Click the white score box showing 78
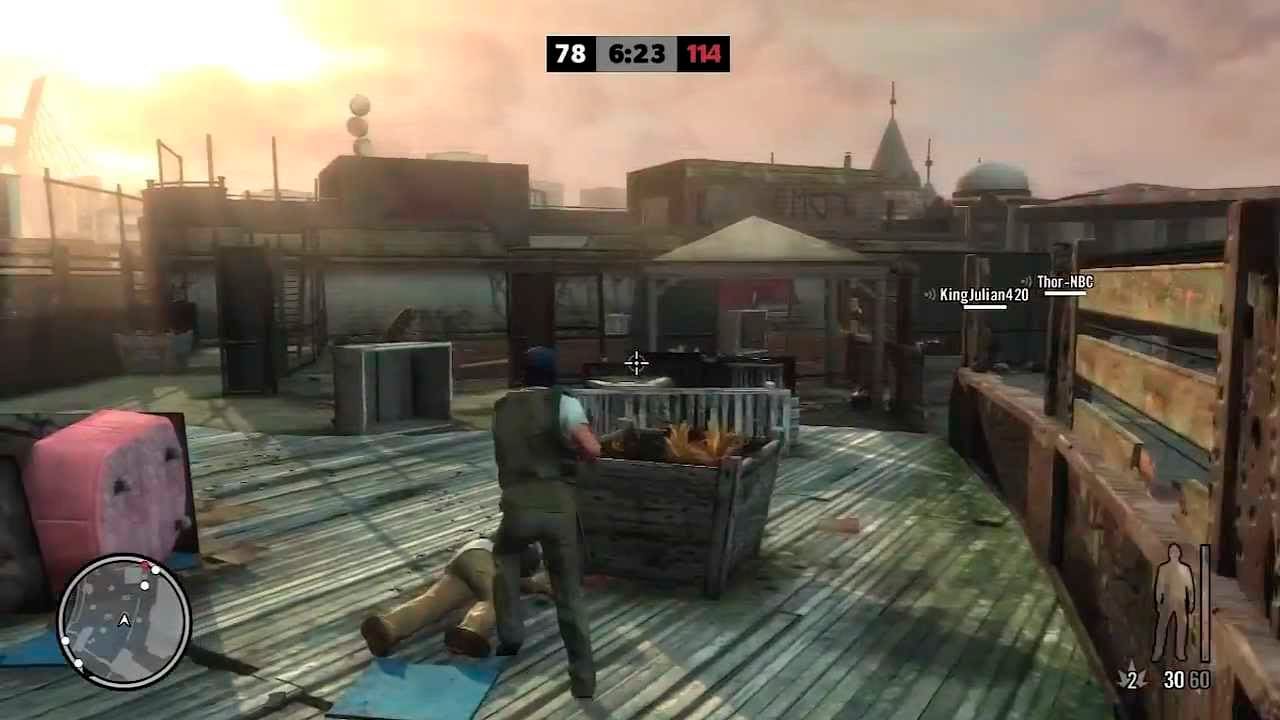Image resolution: width=1280 pixels, height=720 pixels. [568, 55]
